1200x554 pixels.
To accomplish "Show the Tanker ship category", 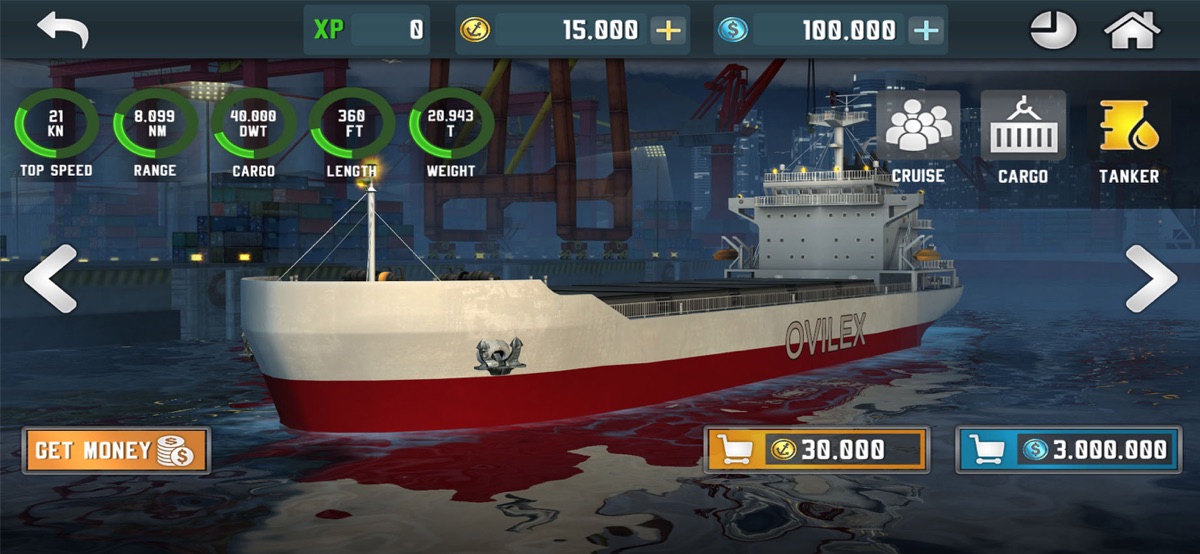I will [1129, 138].
